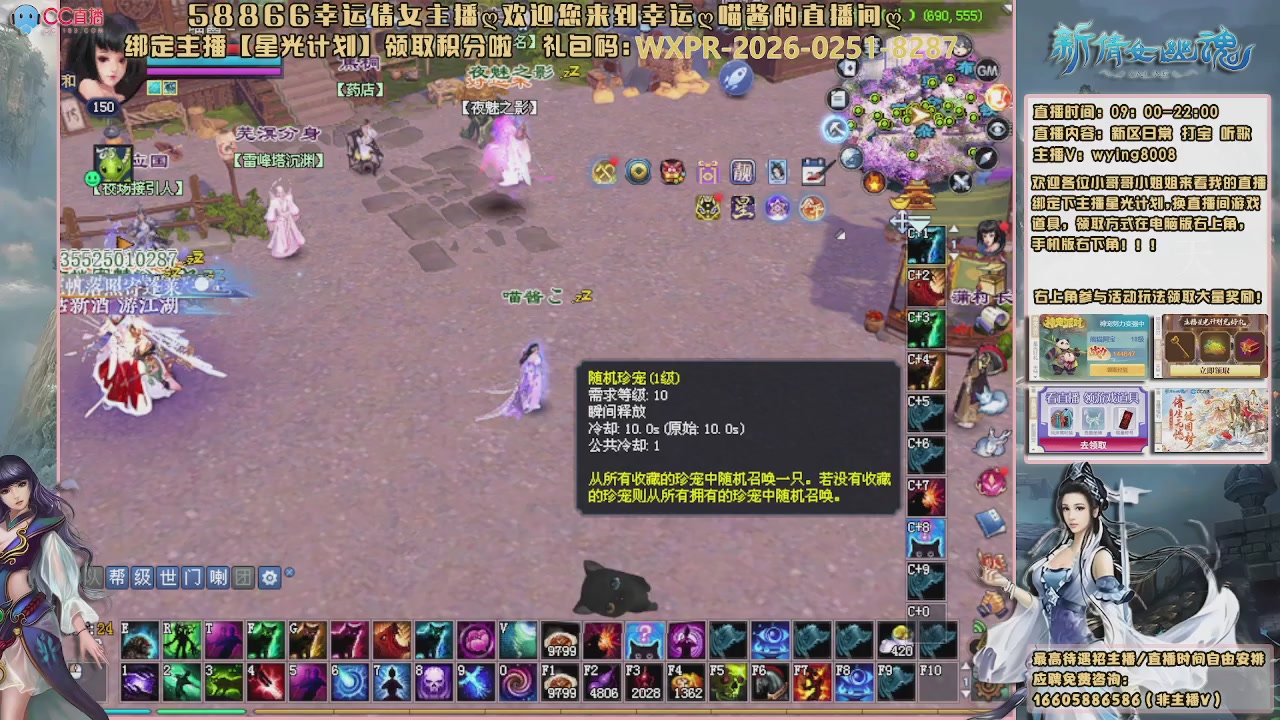Toggle the 喇 loudspeaker chat channel
Image resolution: width=1280 pixels, height=720 pixels.
click(218, 577)
